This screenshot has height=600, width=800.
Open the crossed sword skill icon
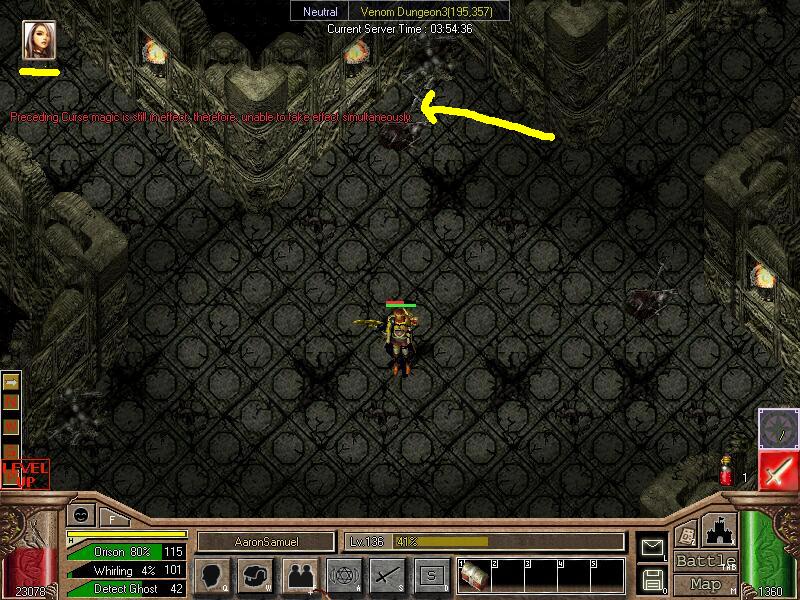coord(387,575)
